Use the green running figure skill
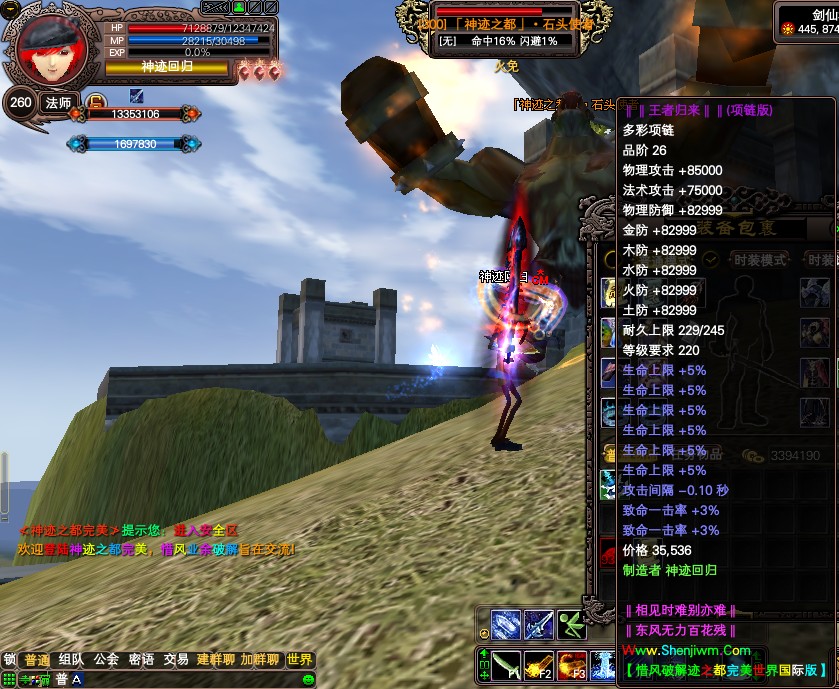Screen dimensions: 839x689 point(571,625)
